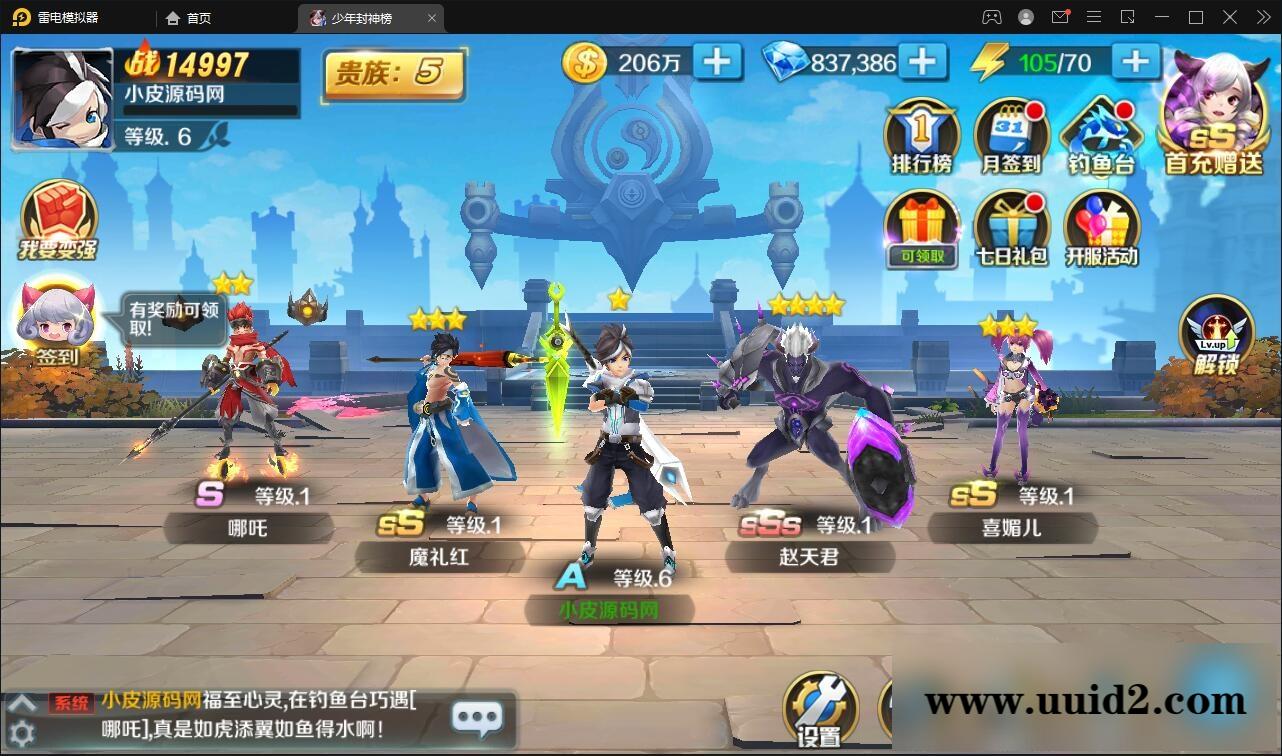This screenshot has width=1282, height=756.
Task: Select the 少年封神榜 game tab
Action: (x=363, y=17)
